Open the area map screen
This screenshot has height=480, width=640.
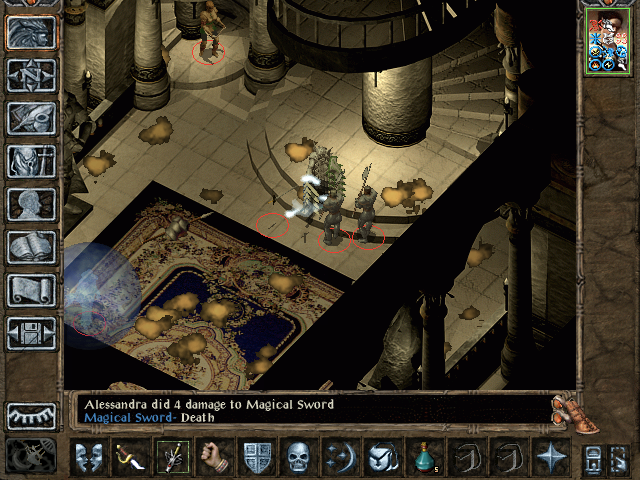pyautogui.click(x=32, y=75)
